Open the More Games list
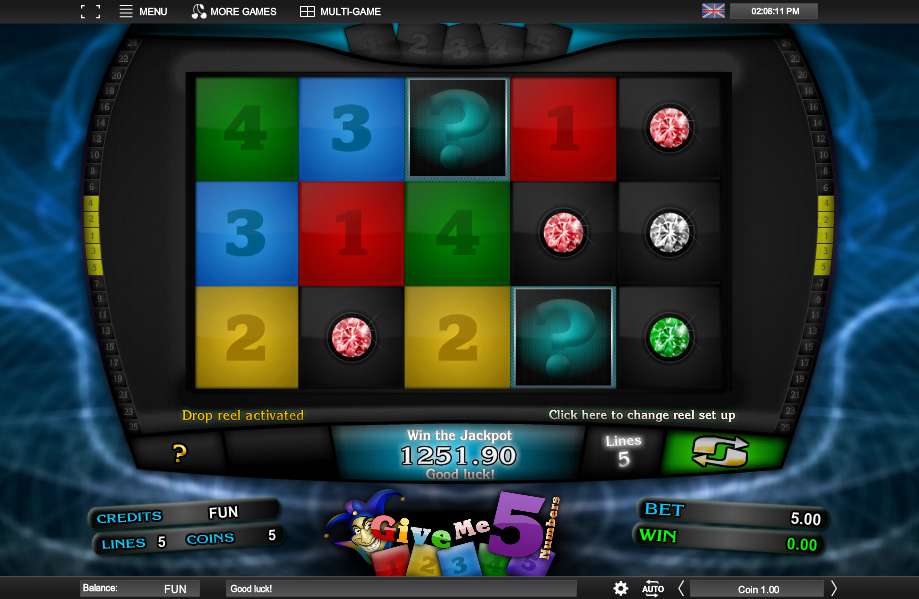The image size is (919, 599). [234, 12]
